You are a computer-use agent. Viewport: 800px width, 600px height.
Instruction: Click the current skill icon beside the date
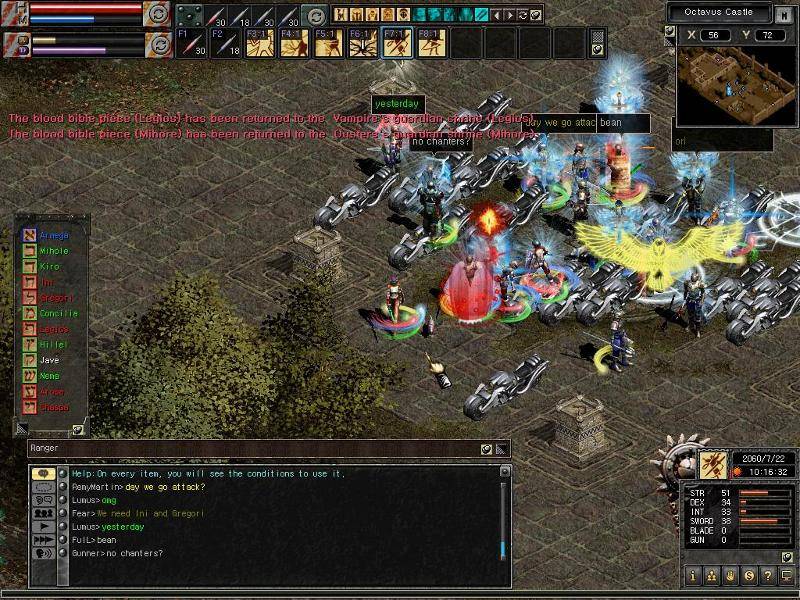coord(714,464)
